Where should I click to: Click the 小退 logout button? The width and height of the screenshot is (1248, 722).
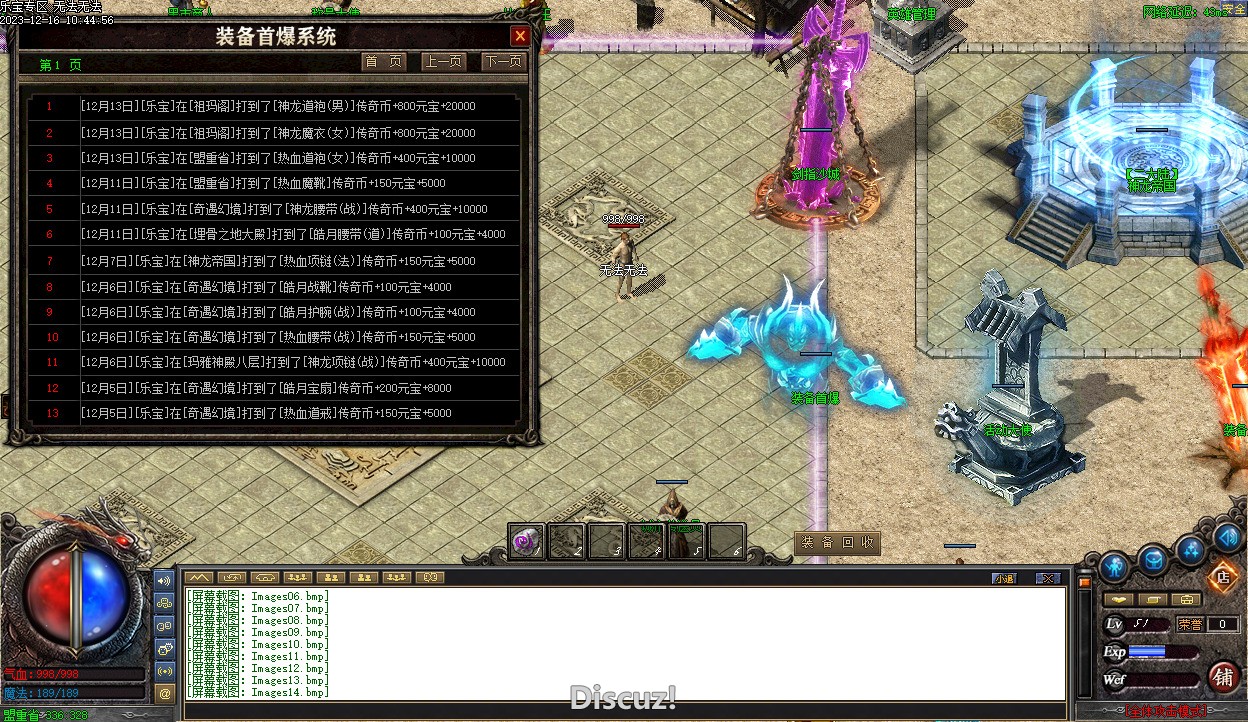[x=1003, y=578]
